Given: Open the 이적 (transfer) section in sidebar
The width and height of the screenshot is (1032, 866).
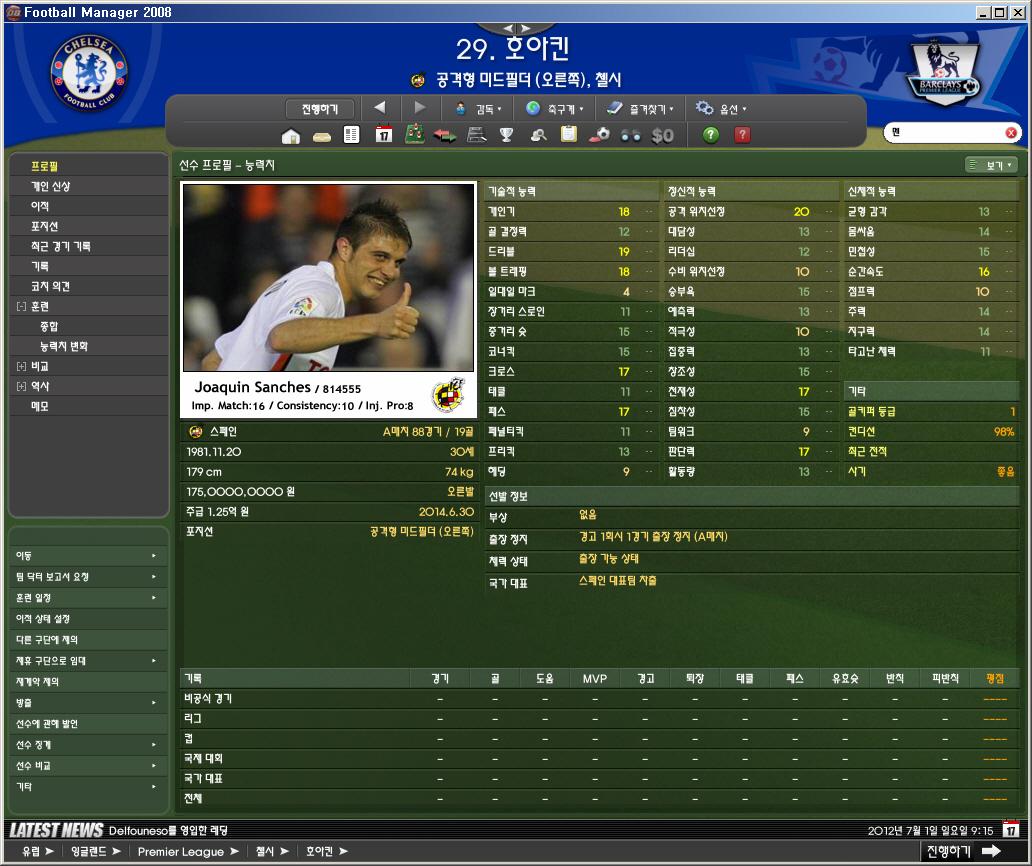Looking at the screenshot, I should pos(40,206).
